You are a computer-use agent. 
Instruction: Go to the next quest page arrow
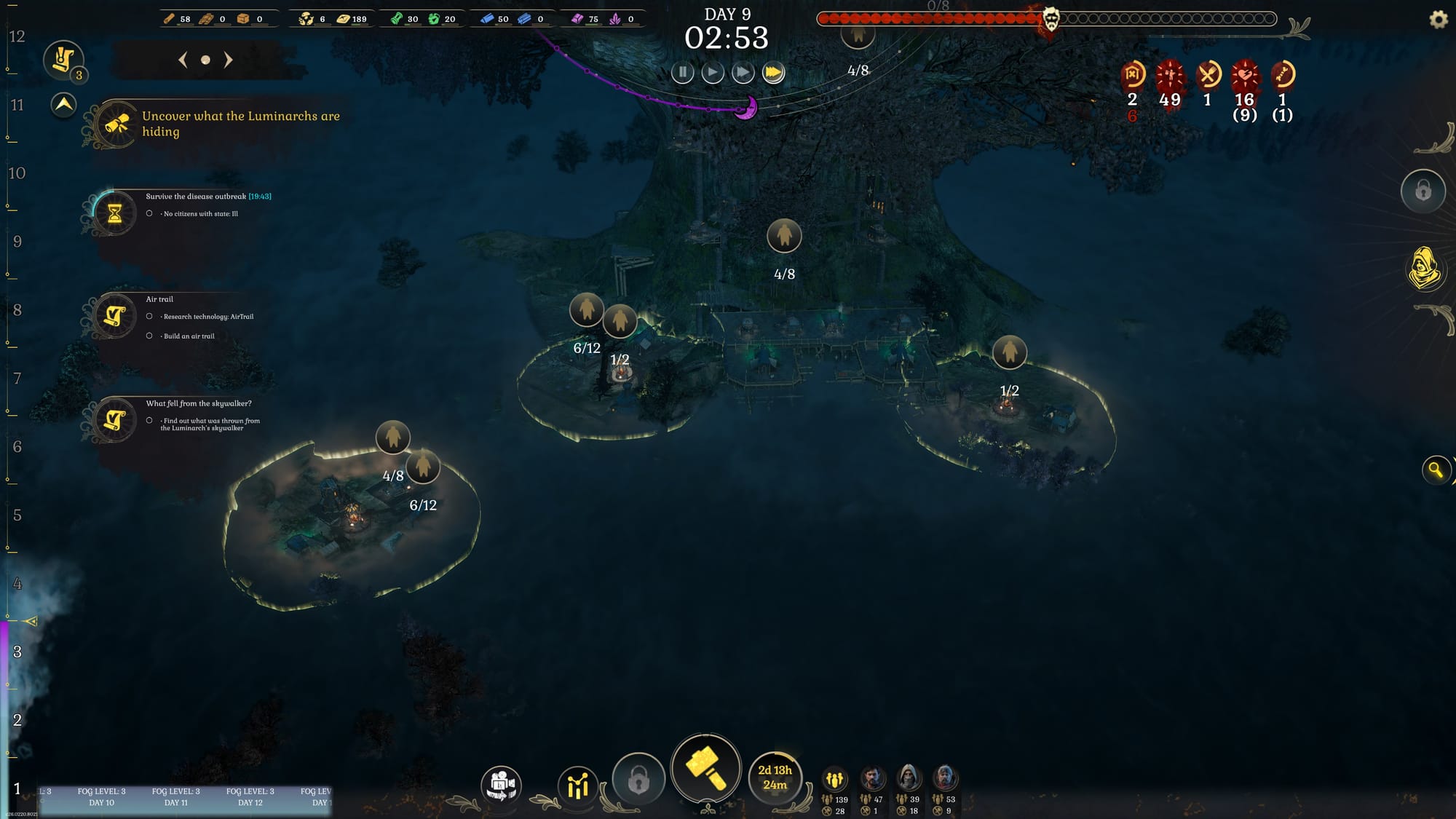(x=229, y=60)
